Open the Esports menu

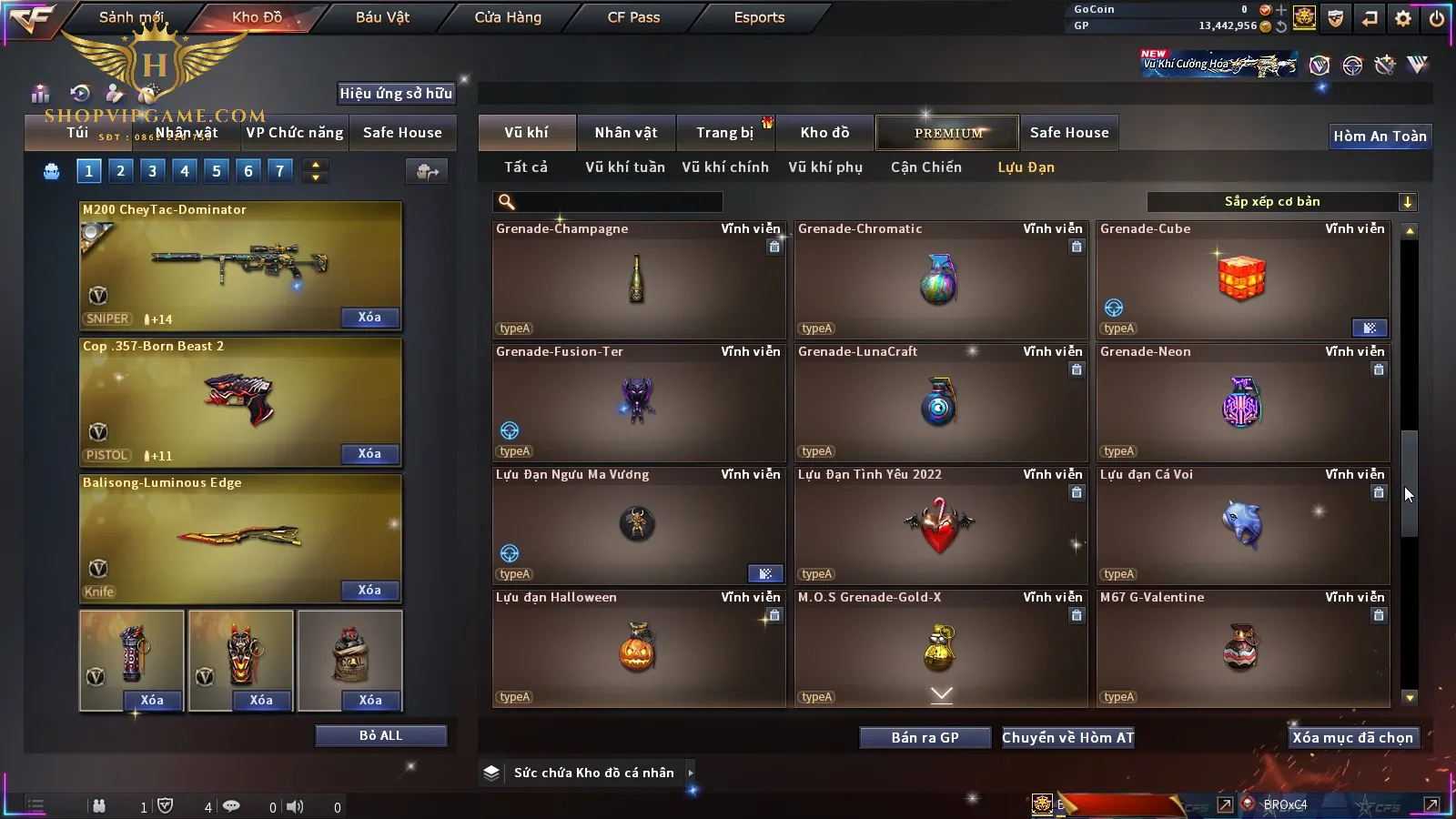pyautogui.click(x=759, y=17)
